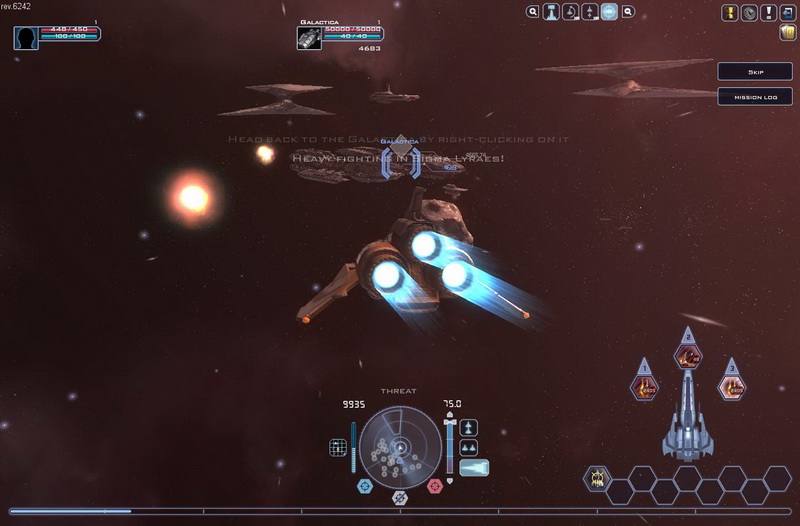Open the exclamation mark notifications icon
This screenshot has width=800, height=526.
[x=768, y=13]
